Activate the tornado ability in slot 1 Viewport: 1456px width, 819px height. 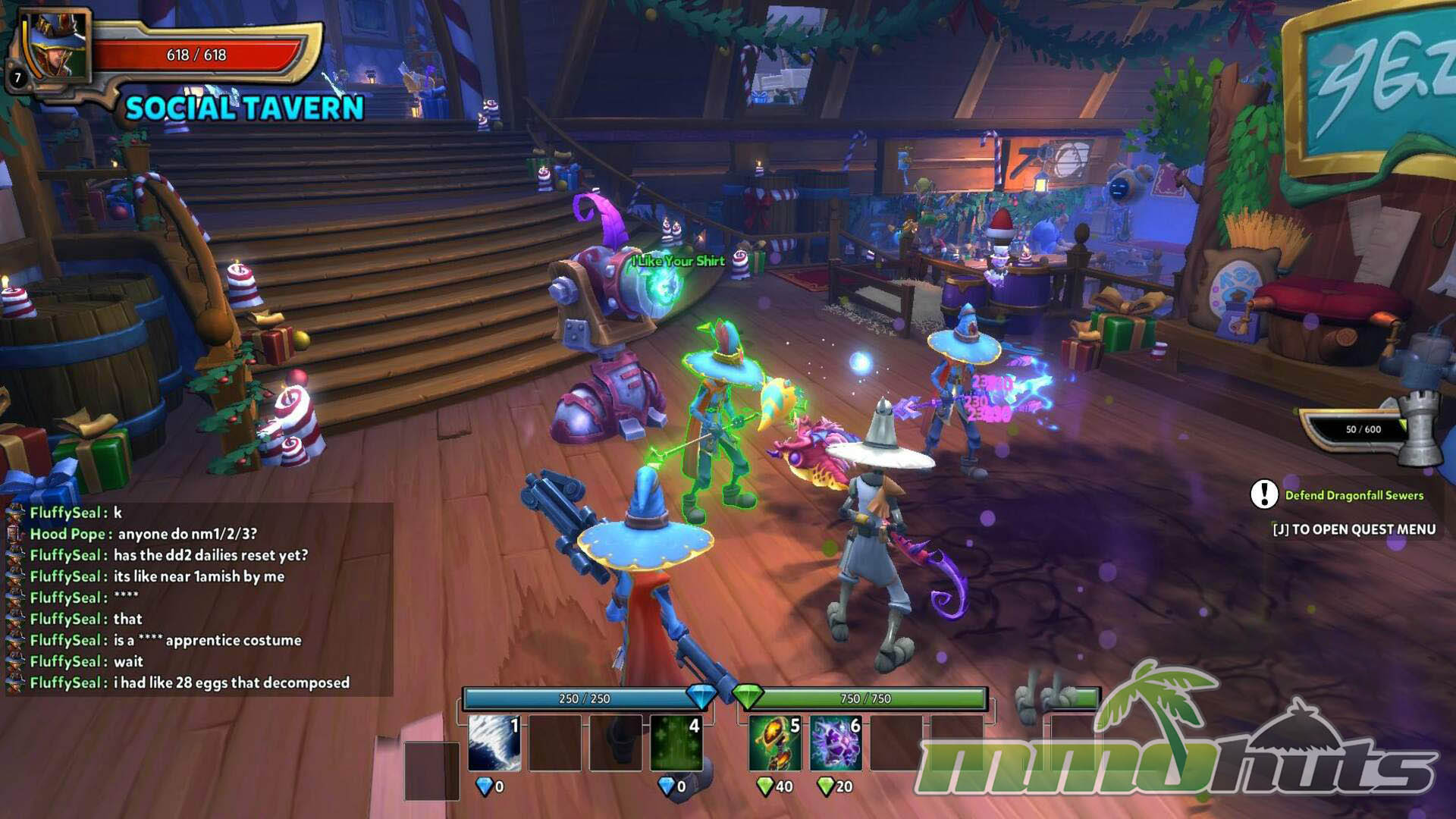point(494,742)
